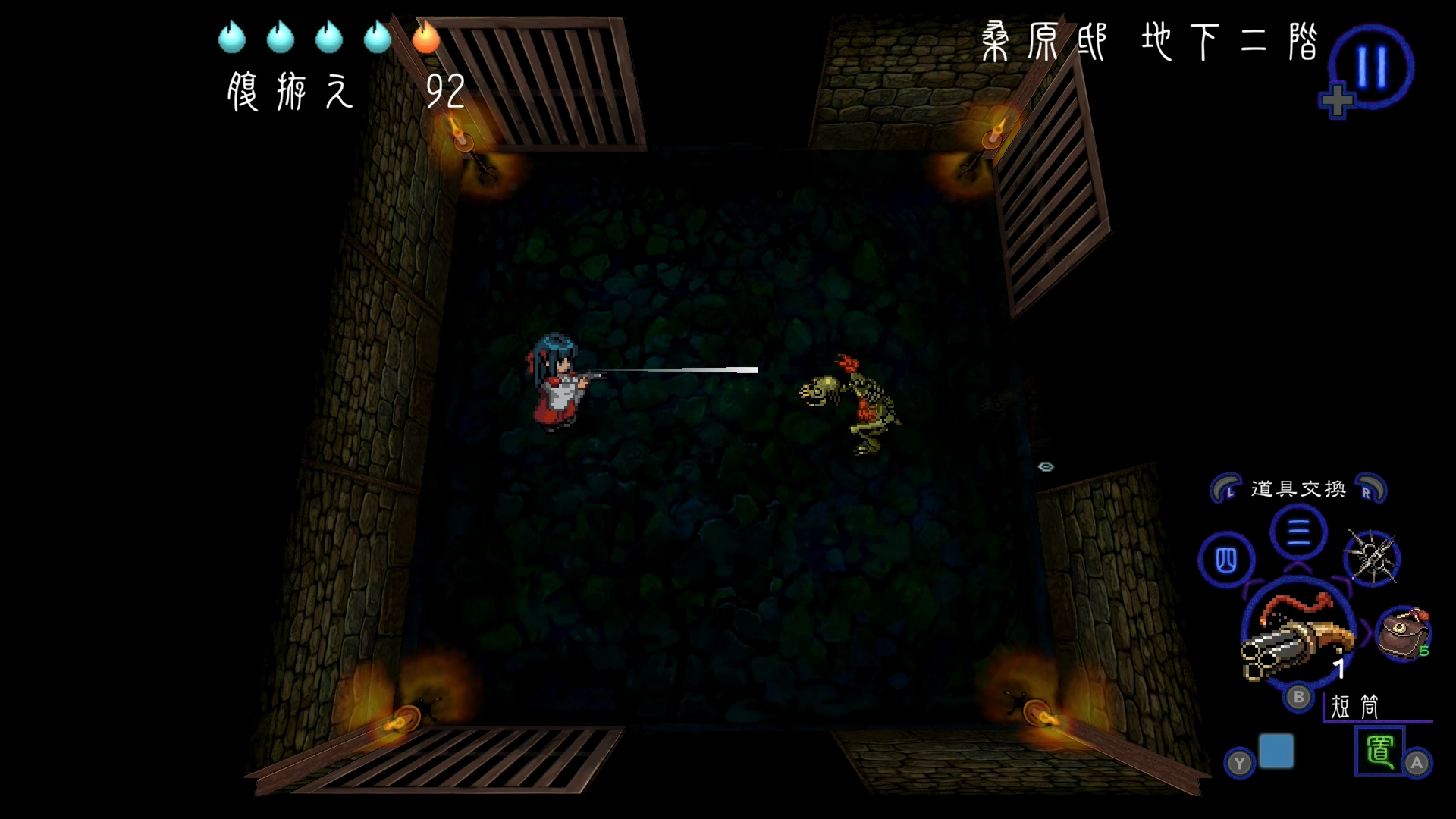The width and height of the screenshot is (1456, 819).
Task: Activate the green 置 place action
Action: (x=1379, y=751)
